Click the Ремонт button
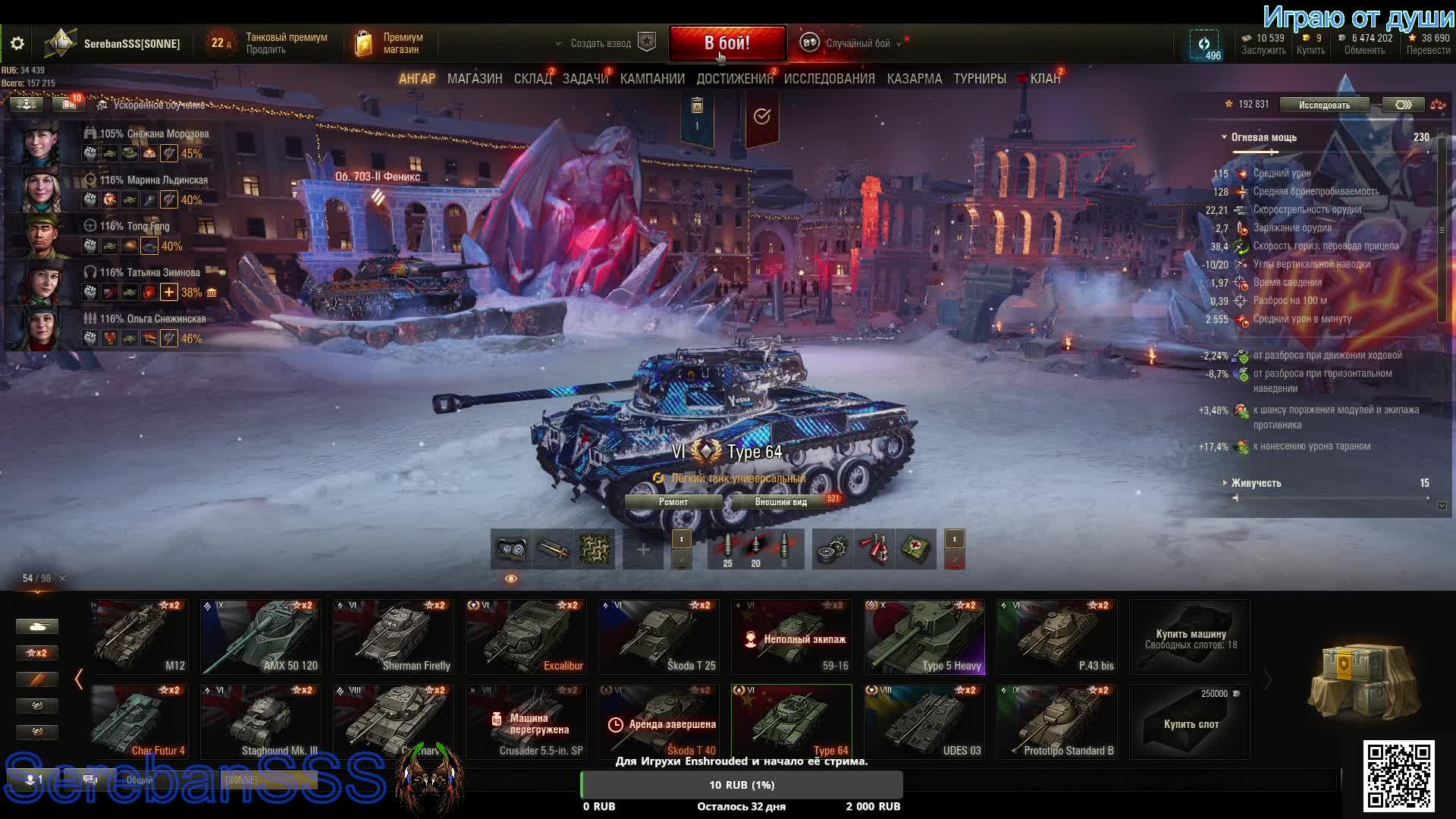The height and width of the screenshot is (819, 1456). click(x=673, y=502)
